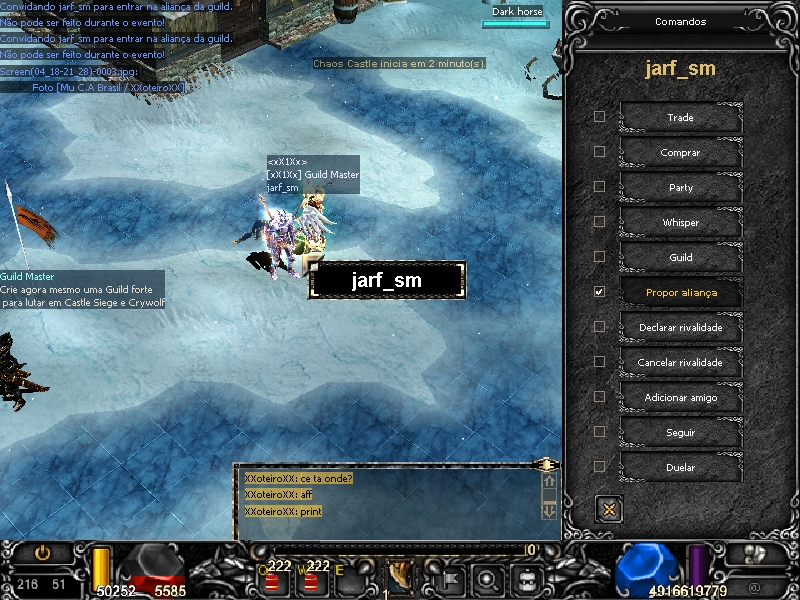This screenshot has height=600, width=800.
Task: Open Whisper with jarf_sm
Action: (680, 223)
